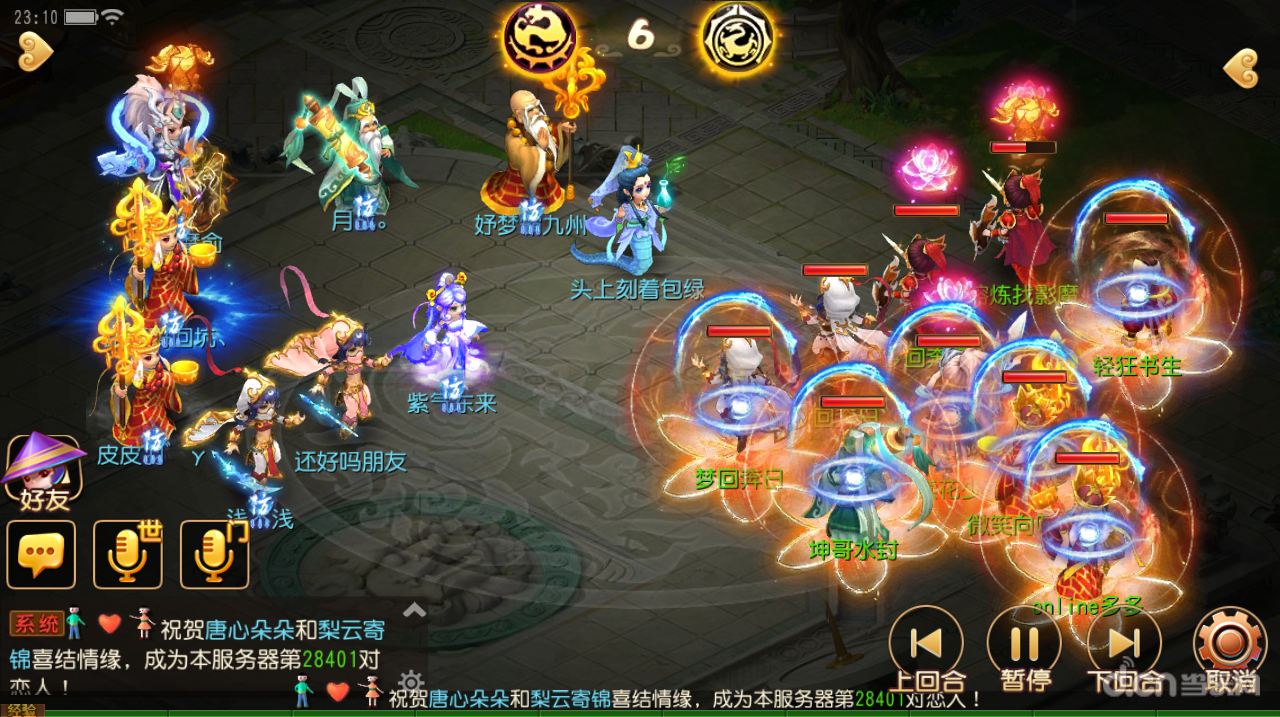Activate the sect (门) voice chat microphone
This screenshot has height=717, width=1280.
(214, 554)
